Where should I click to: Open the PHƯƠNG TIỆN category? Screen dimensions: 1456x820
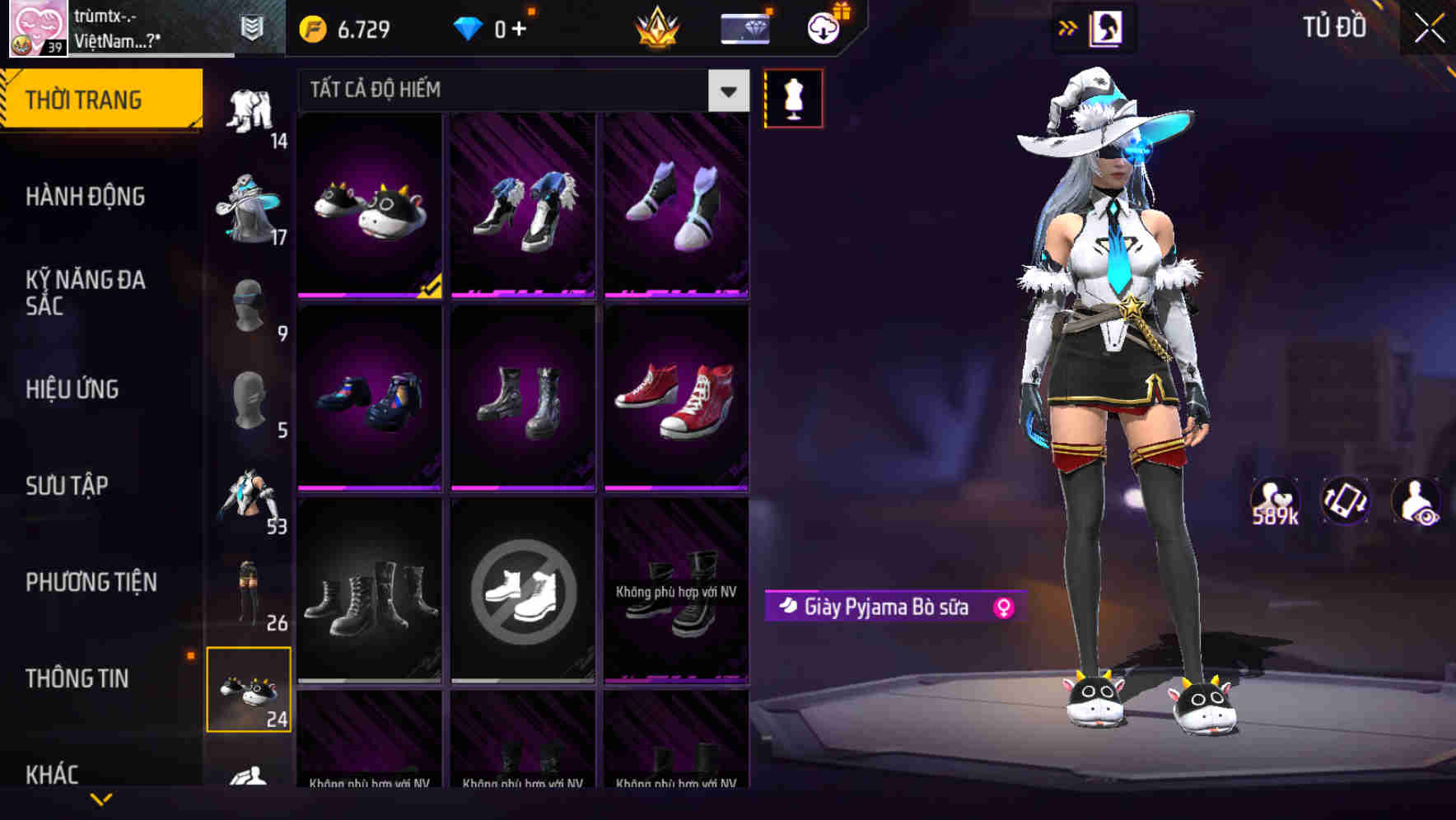[91, 582]
